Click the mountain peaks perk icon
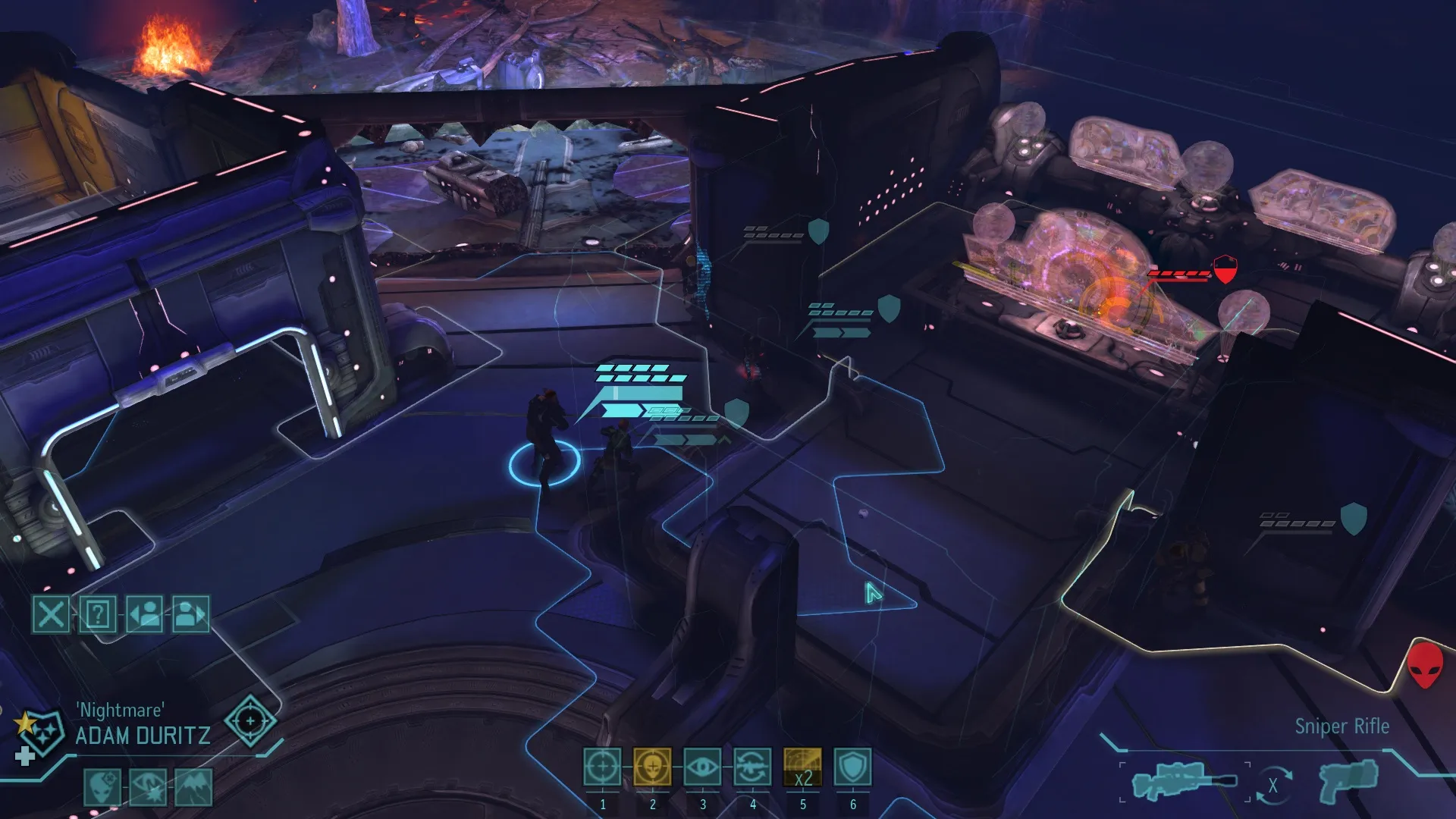Screen dimensions: 1456x819 [x=193, y=786]
